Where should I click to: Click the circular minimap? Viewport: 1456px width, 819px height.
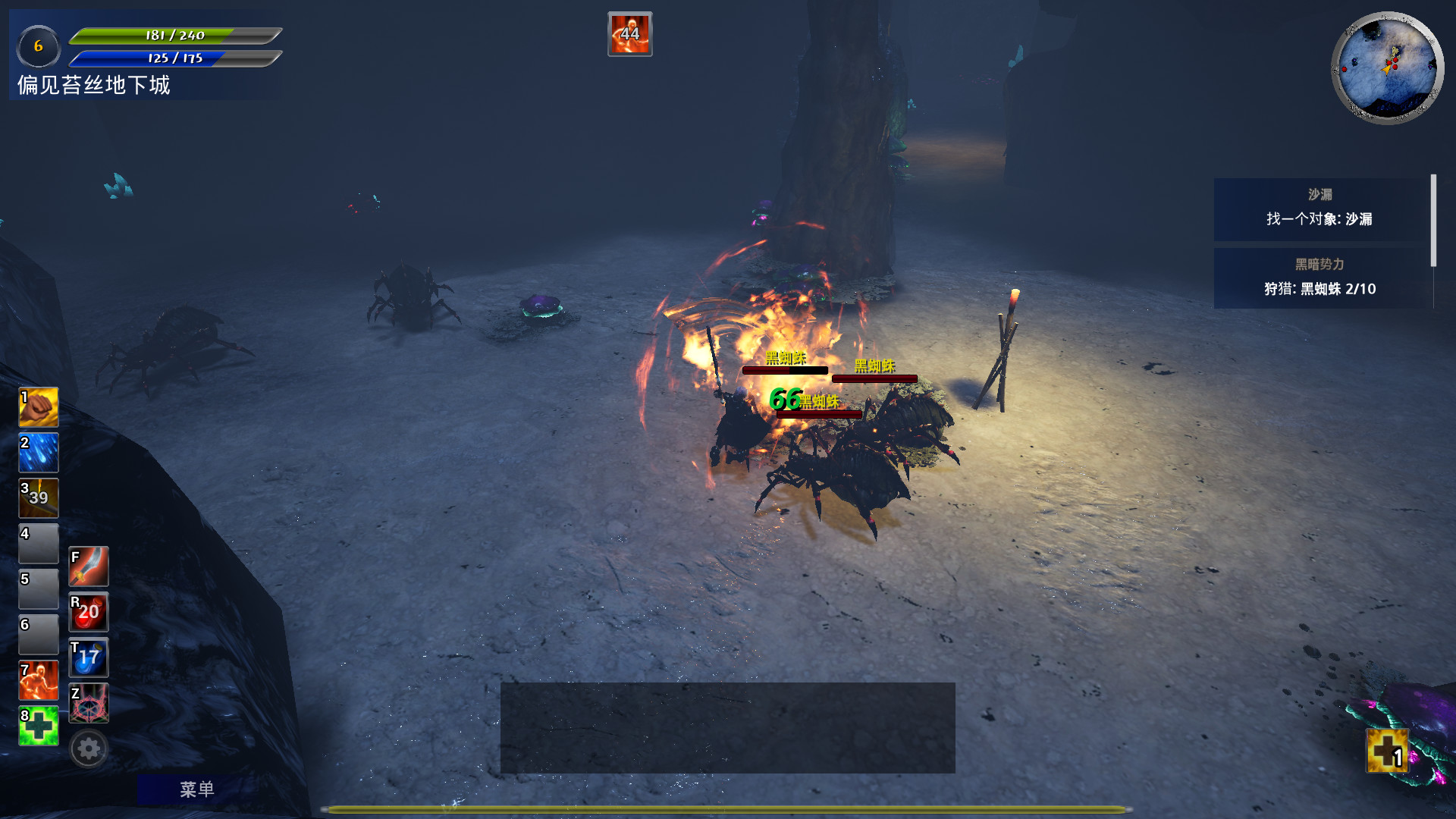pos(1388,67)
